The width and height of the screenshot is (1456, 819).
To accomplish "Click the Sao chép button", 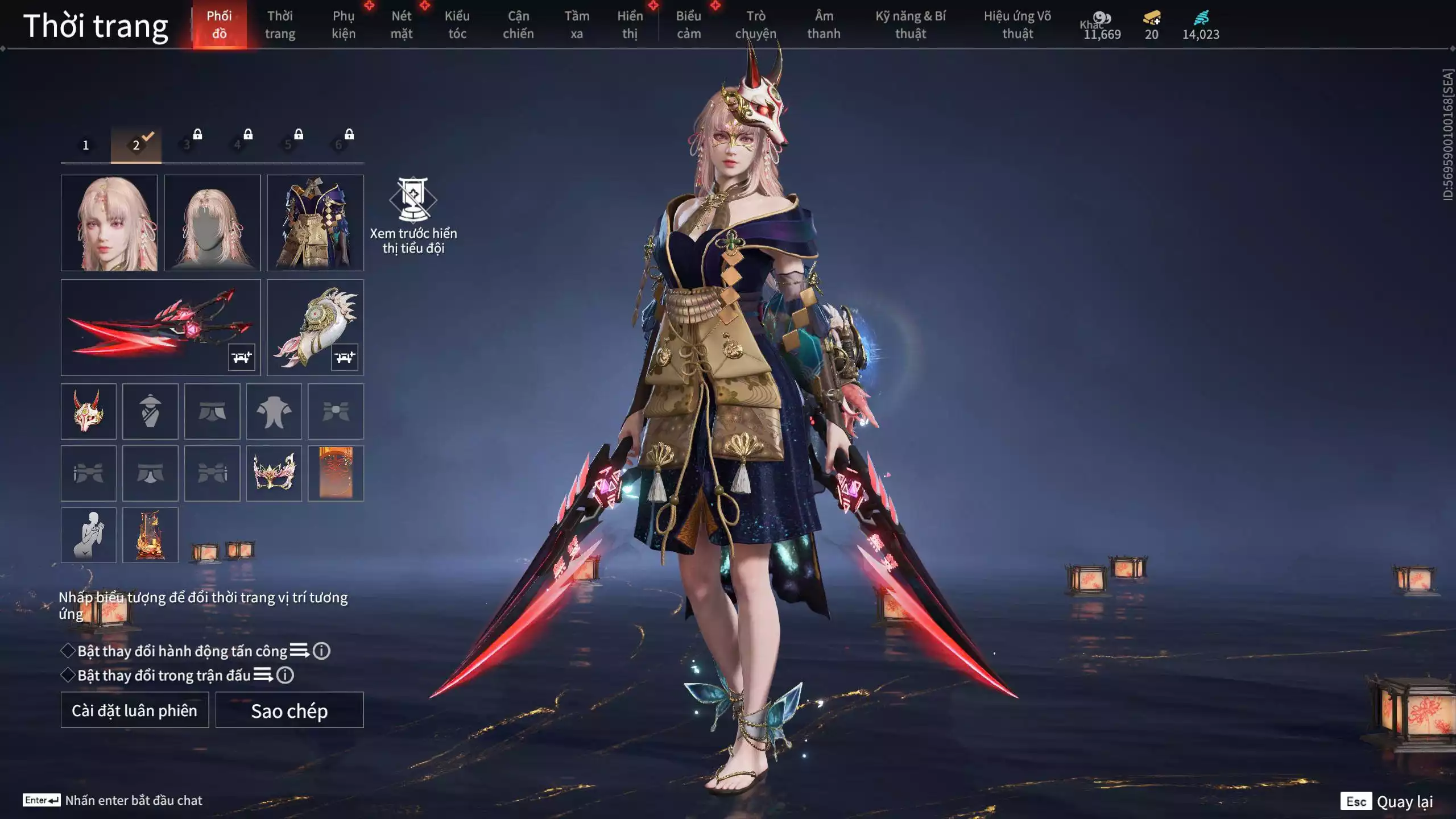I will pyautogui.click(x=289, y=710).
